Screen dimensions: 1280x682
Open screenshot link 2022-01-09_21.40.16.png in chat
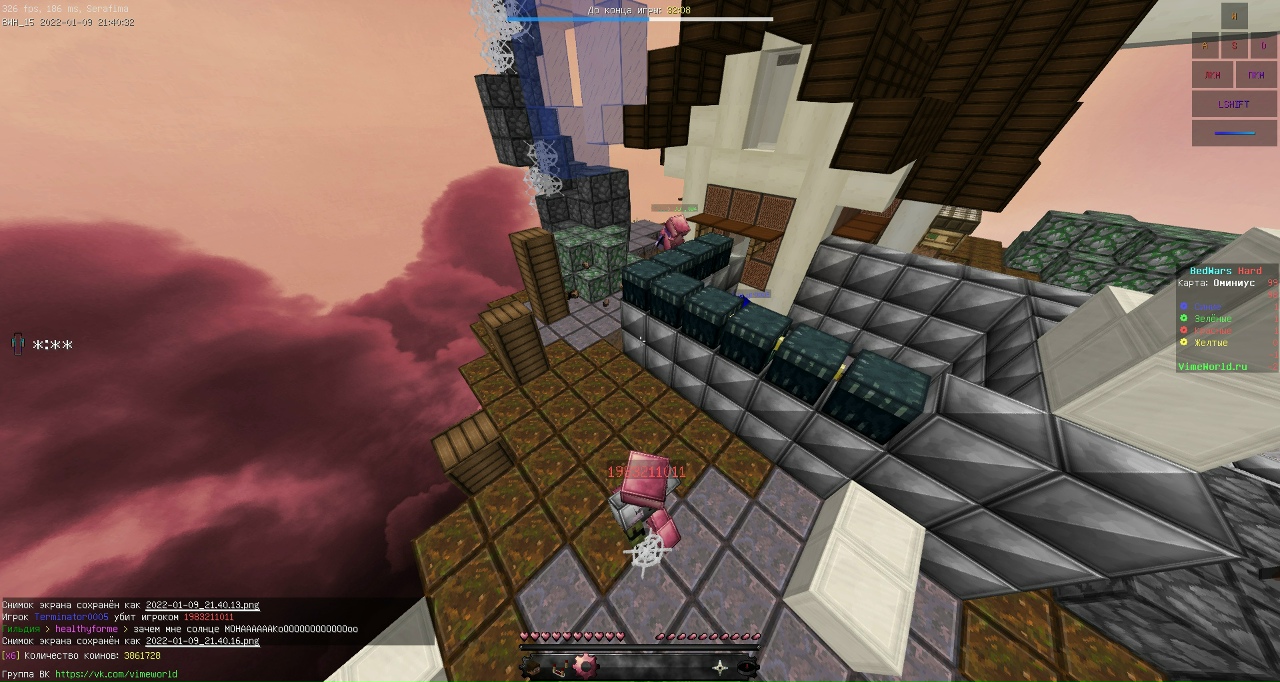(202, 641)
